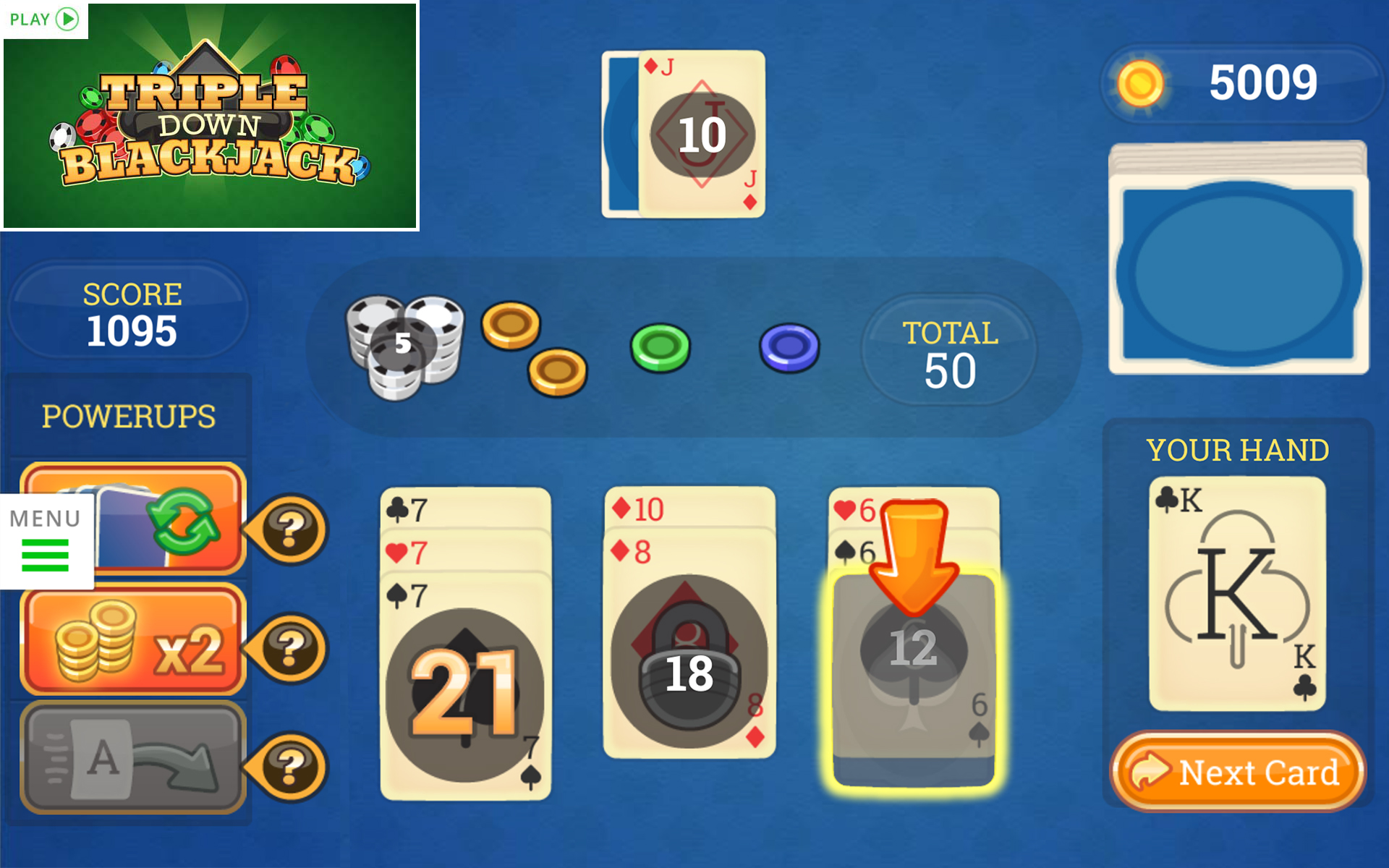Image resolution: width=1389 pixels, height=868 pixels.
Task: Click the PLAY link at top left
Action: [x=40, y=20]
